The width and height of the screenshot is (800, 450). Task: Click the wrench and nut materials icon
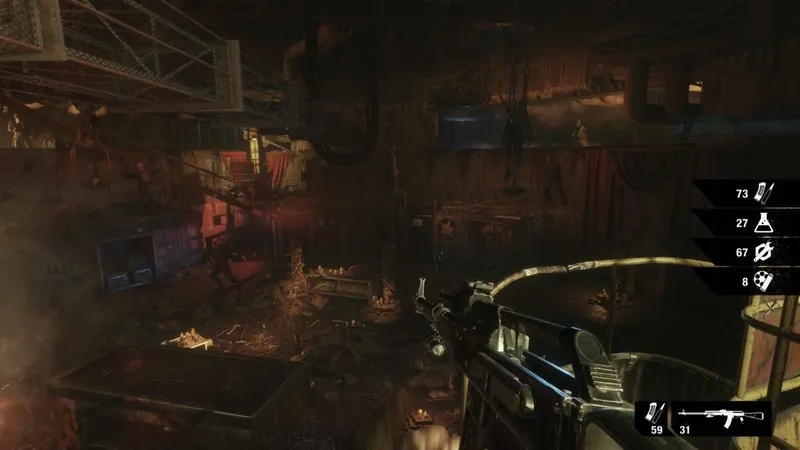tap(762, 251)
